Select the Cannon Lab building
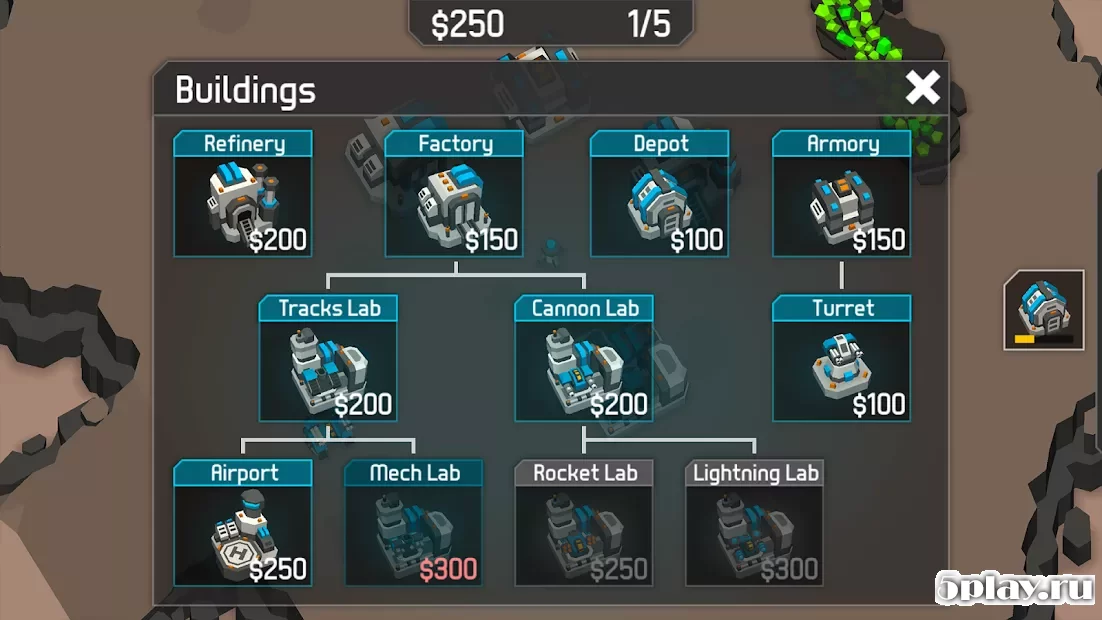Screen dimensions: 1102x620 point(584,358)
